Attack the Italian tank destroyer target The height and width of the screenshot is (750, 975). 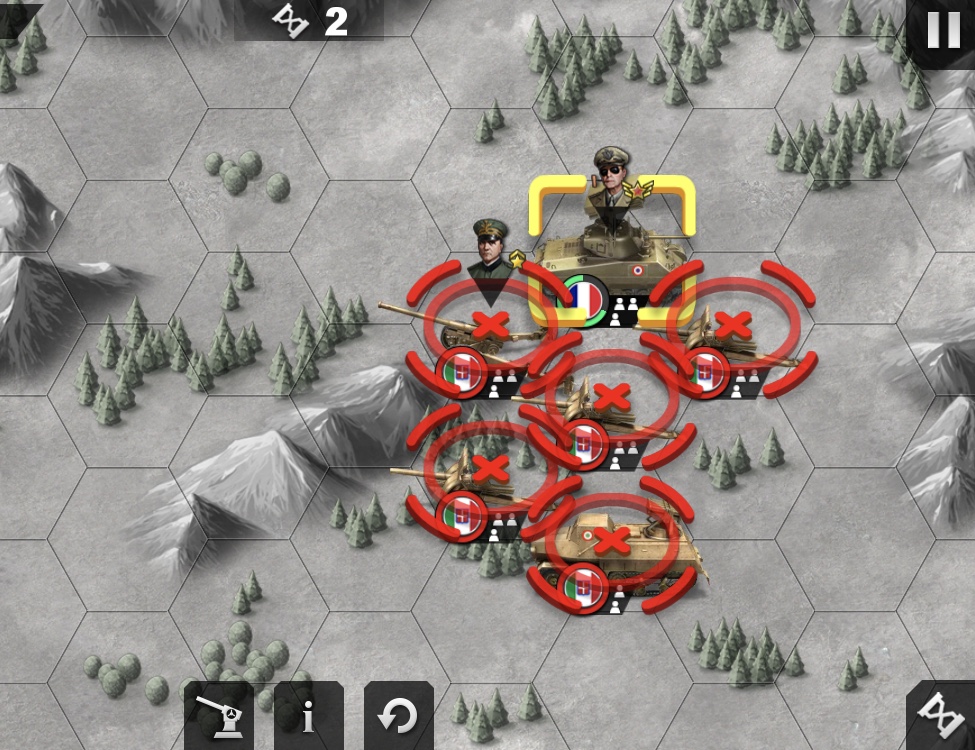[611, 541]
